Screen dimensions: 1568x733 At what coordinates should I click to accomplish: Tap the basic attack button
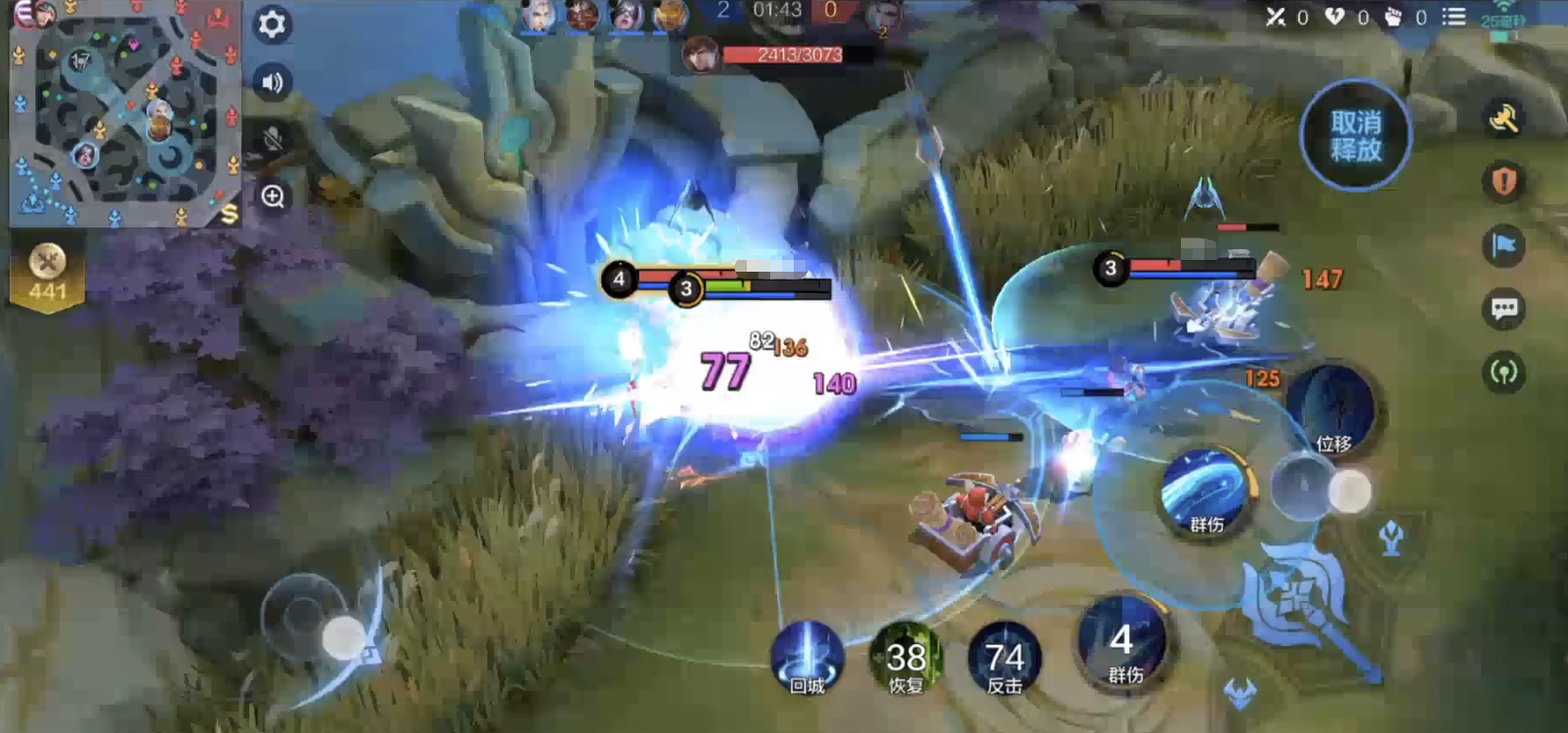[1300, 595]
